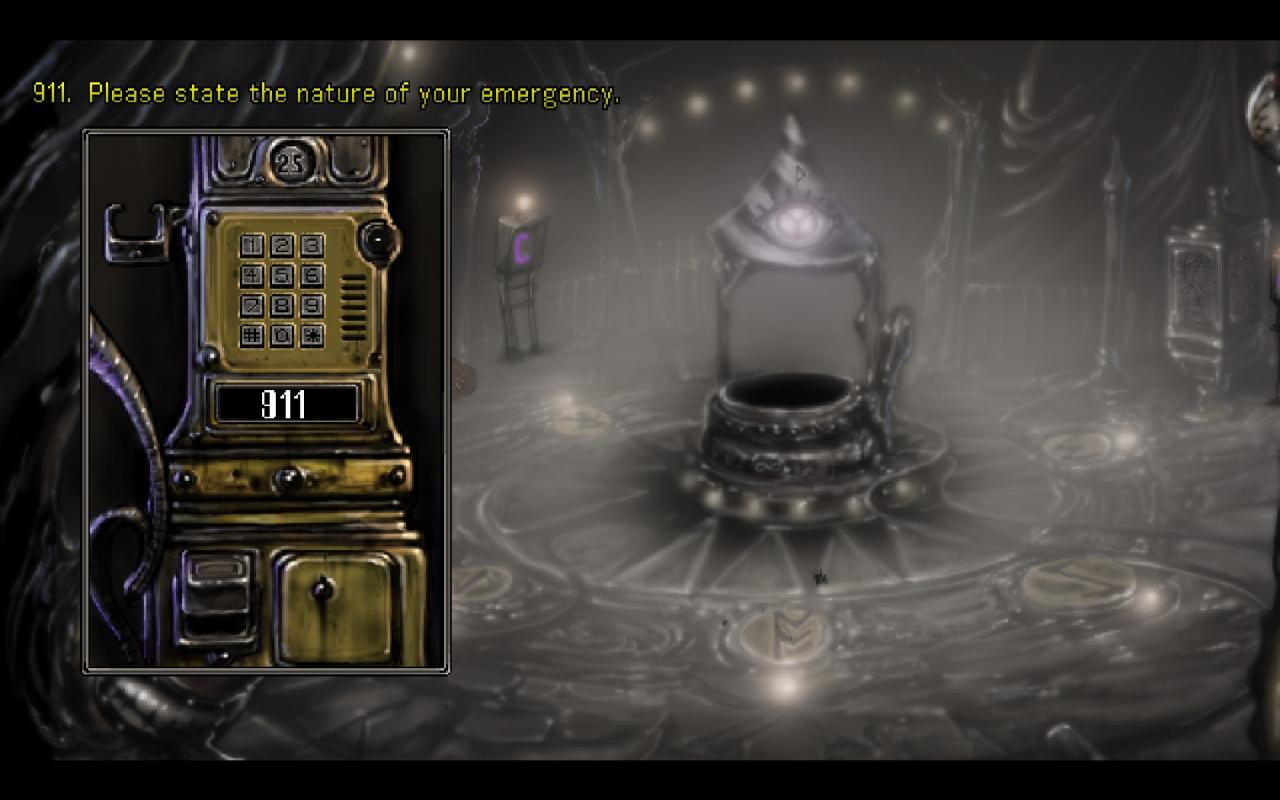Tap the 9 key on the payphone
This screenshot has width=1280, height=800.
click(x=312, y=305)
